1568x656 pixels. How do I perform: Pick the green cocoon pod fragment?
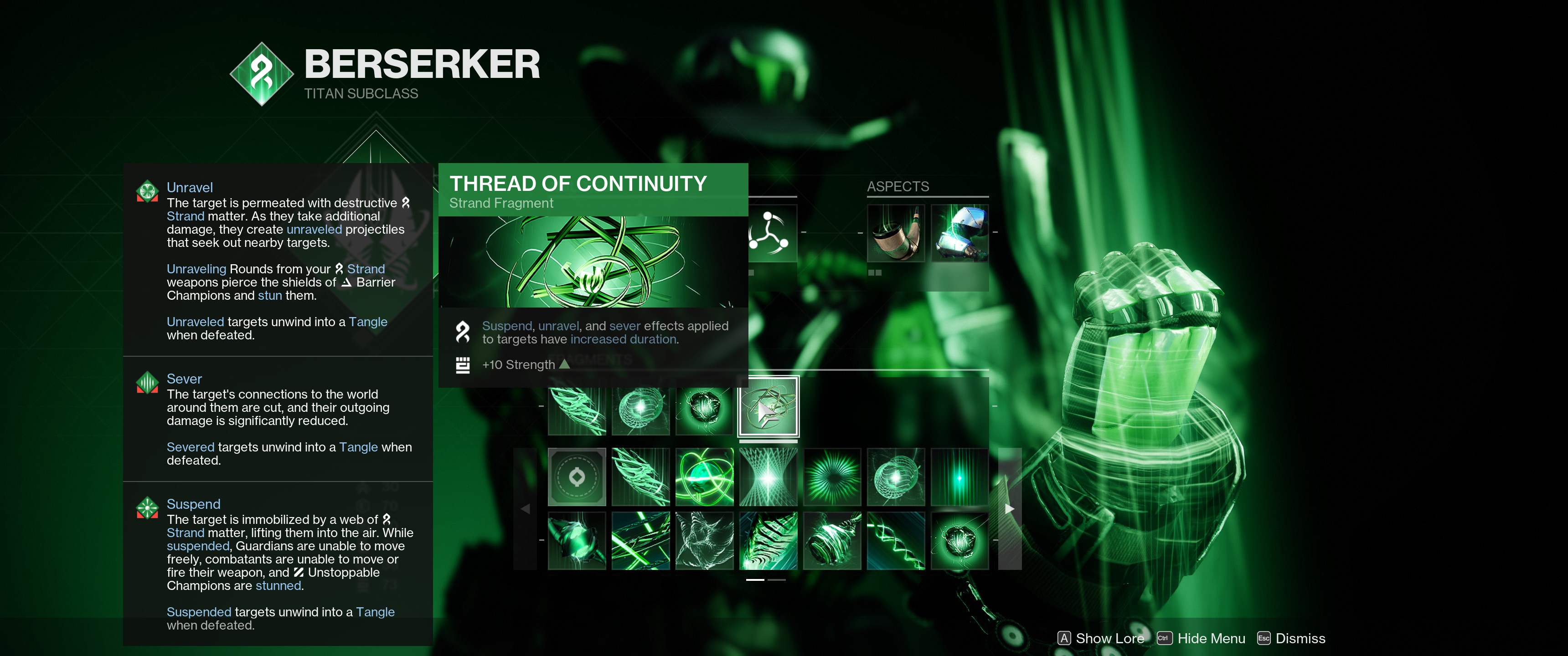(x=577, y=540)
